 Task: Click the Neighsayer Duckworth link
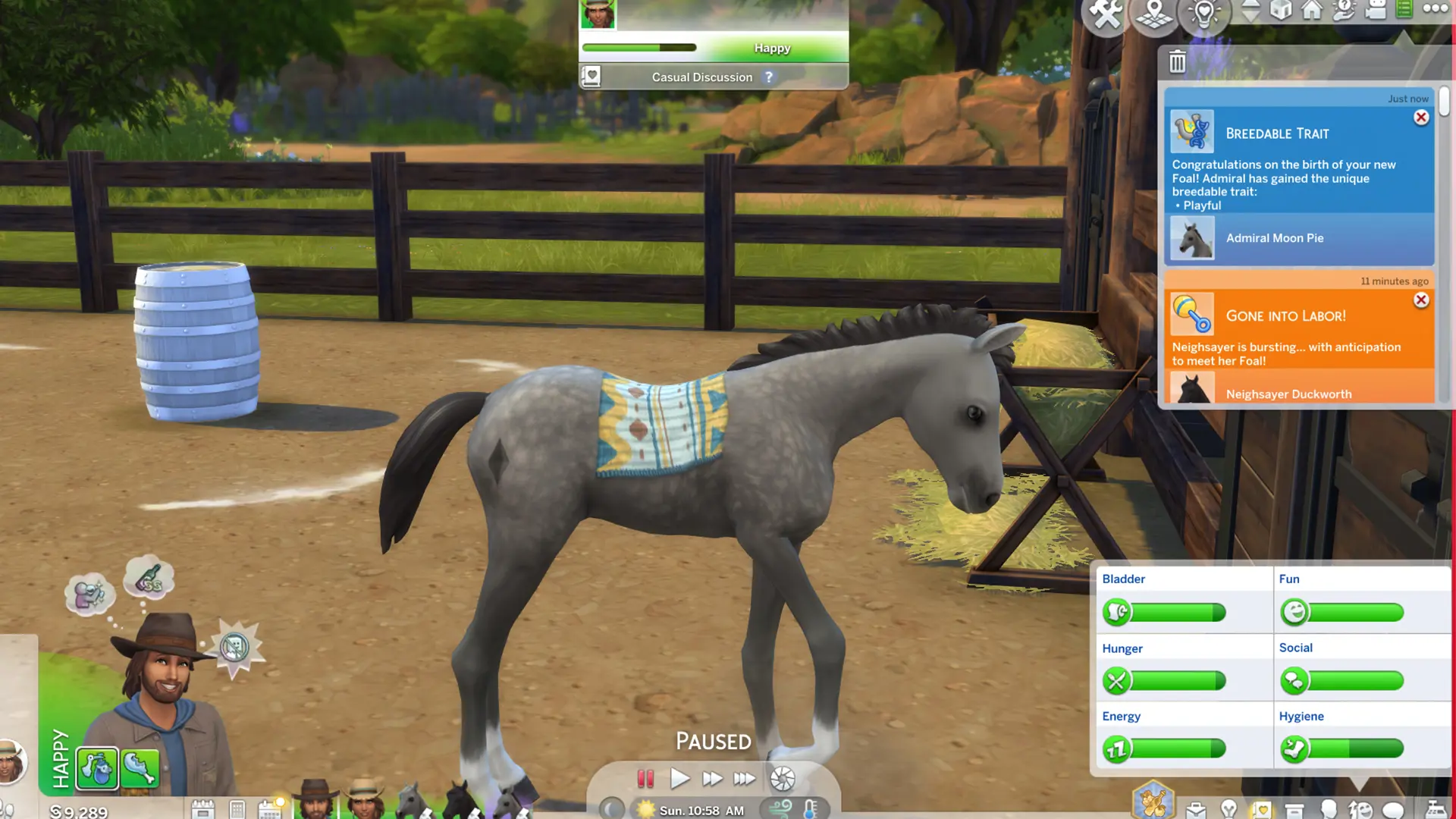1288,394
